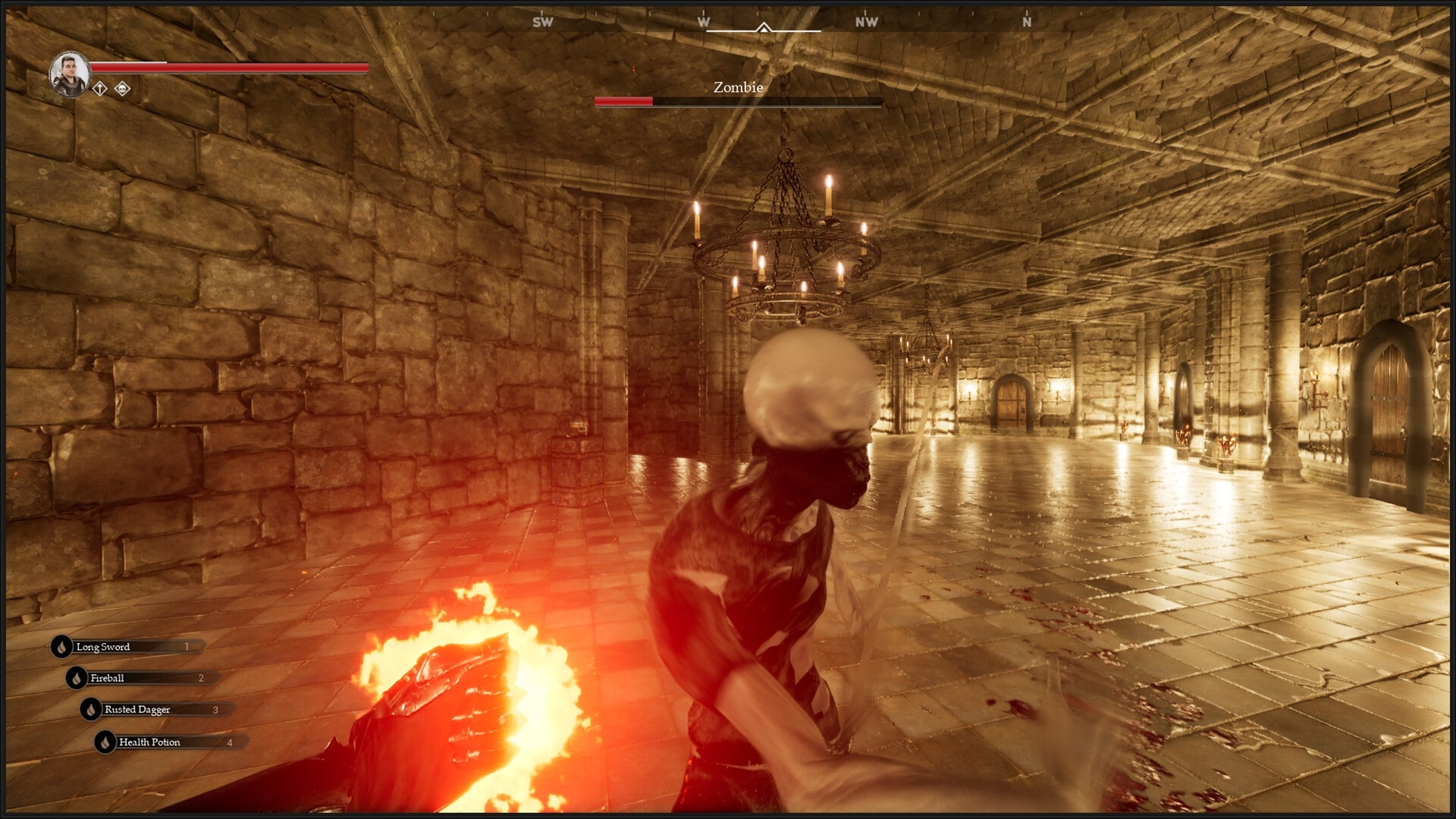Viewport: 1456px width, 819px height.
Task: Click the Health Potion label
Action: click(149, 742)
